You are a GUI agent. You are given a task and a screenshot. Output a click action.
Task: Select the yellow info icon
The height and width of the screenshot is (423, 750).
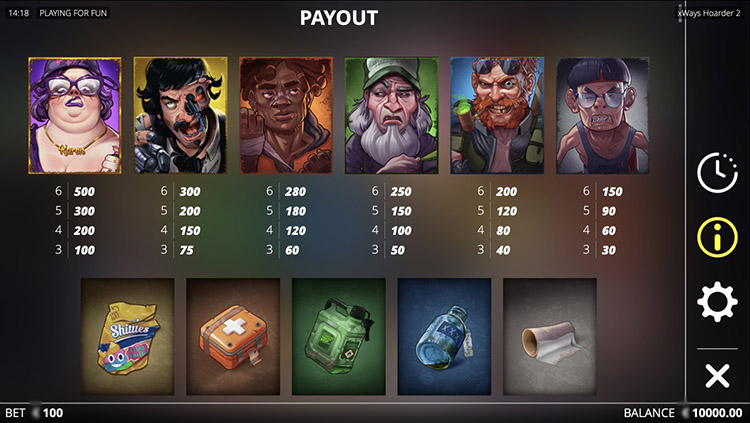click(x=716, y=237)
